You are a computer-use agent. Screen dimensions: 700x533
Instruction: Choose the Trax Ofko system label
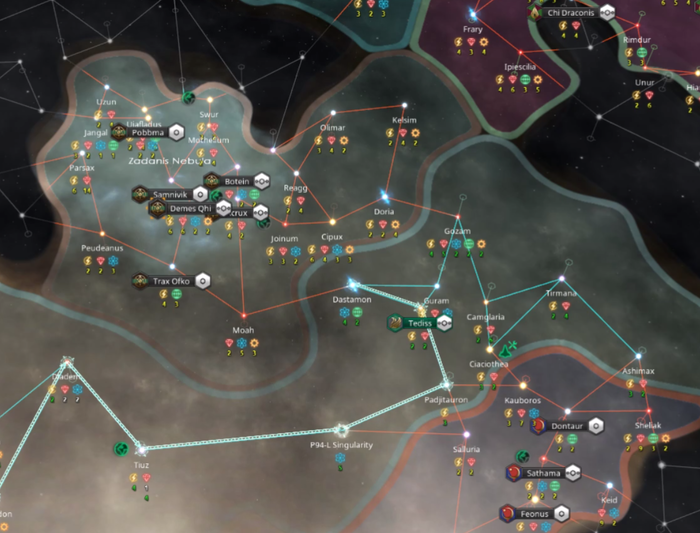[x=171, y=281]
